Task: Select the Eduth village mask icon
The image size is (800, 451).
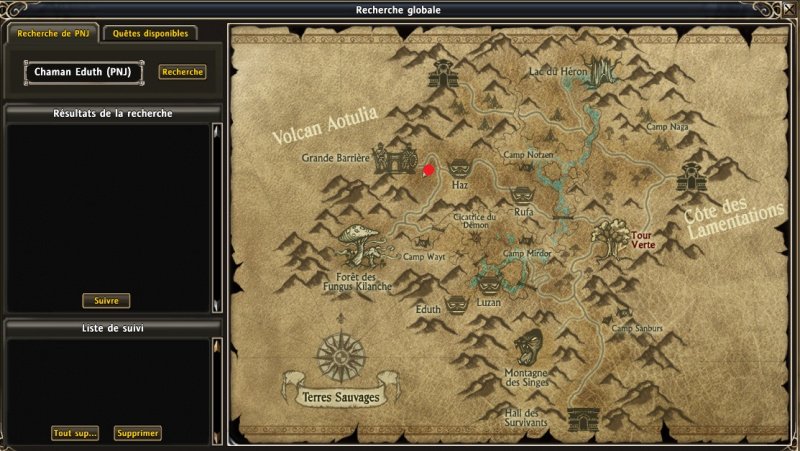Action: coord(456,302)
